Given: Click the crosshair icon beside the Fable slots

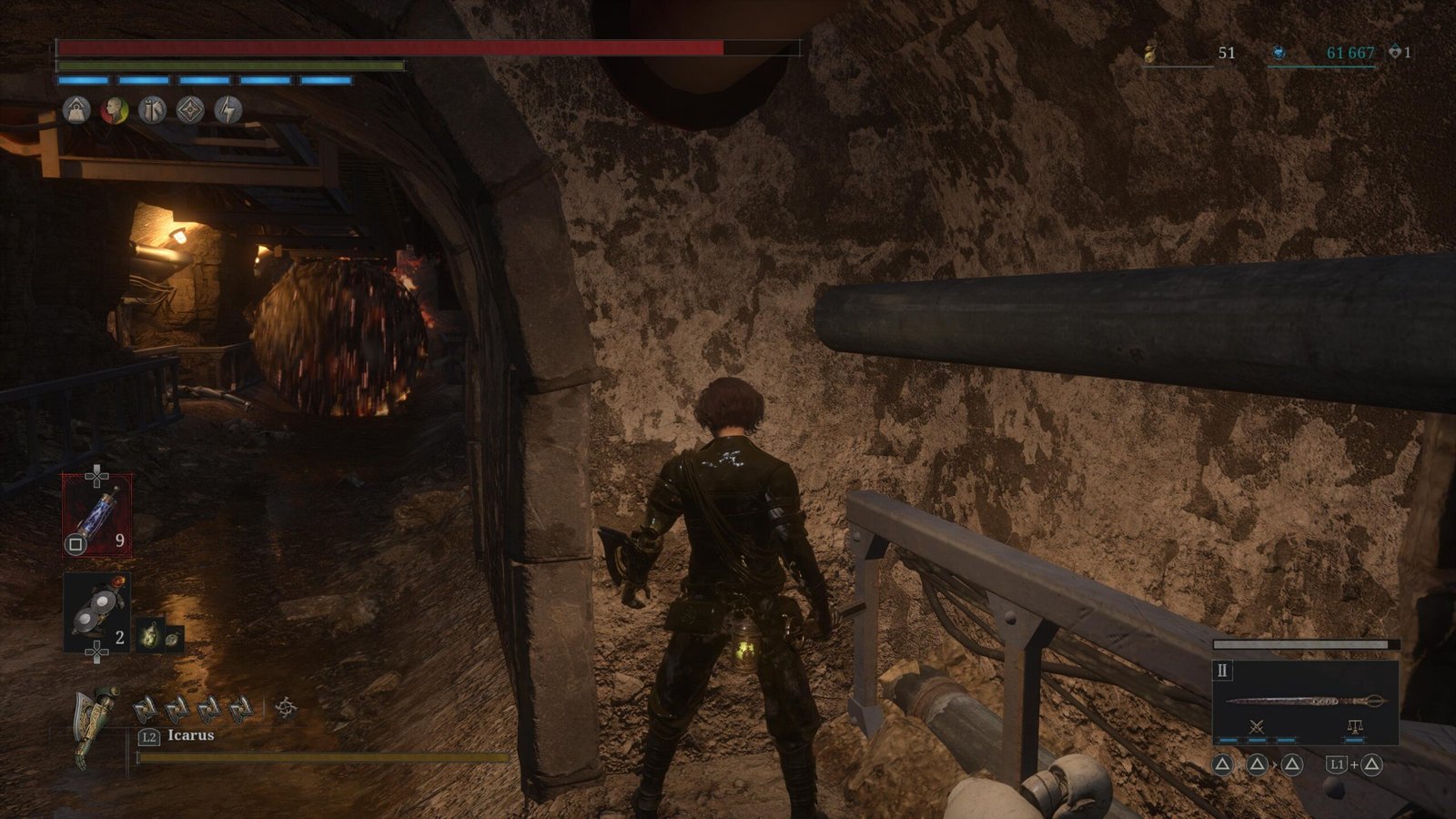Looking at the screenshot, I should pos(286,708).
